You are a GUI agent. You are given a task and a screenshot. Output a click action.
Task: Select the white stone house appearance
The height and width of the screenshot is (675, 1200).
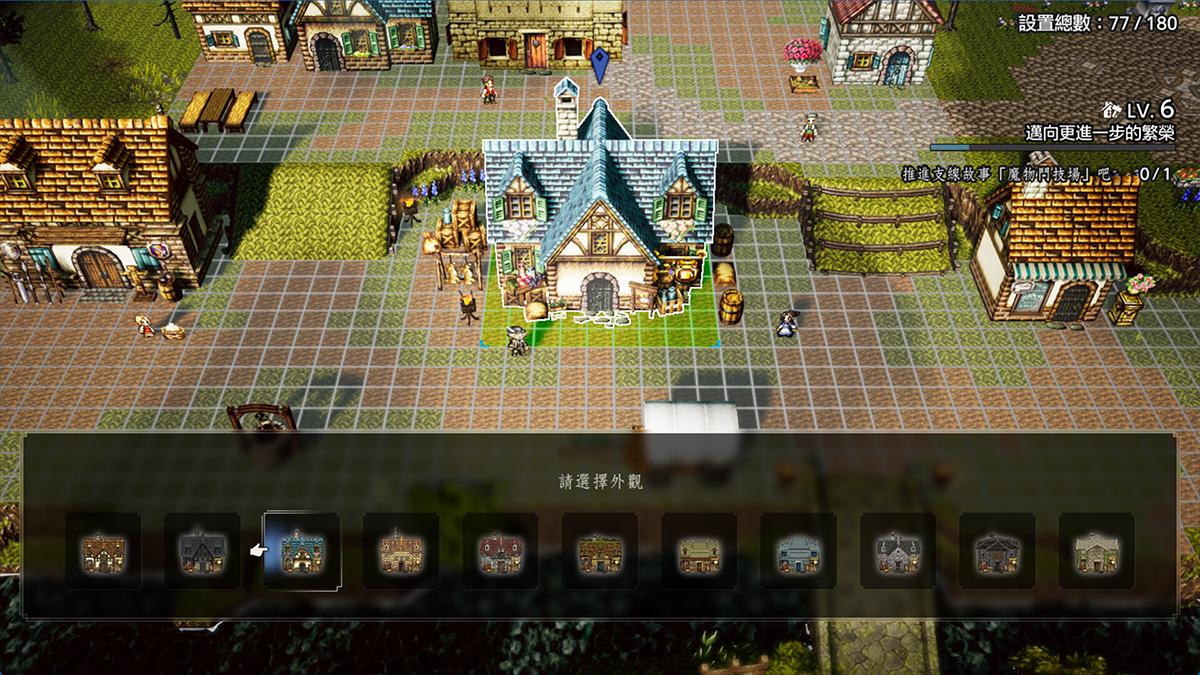[1097, 551]
